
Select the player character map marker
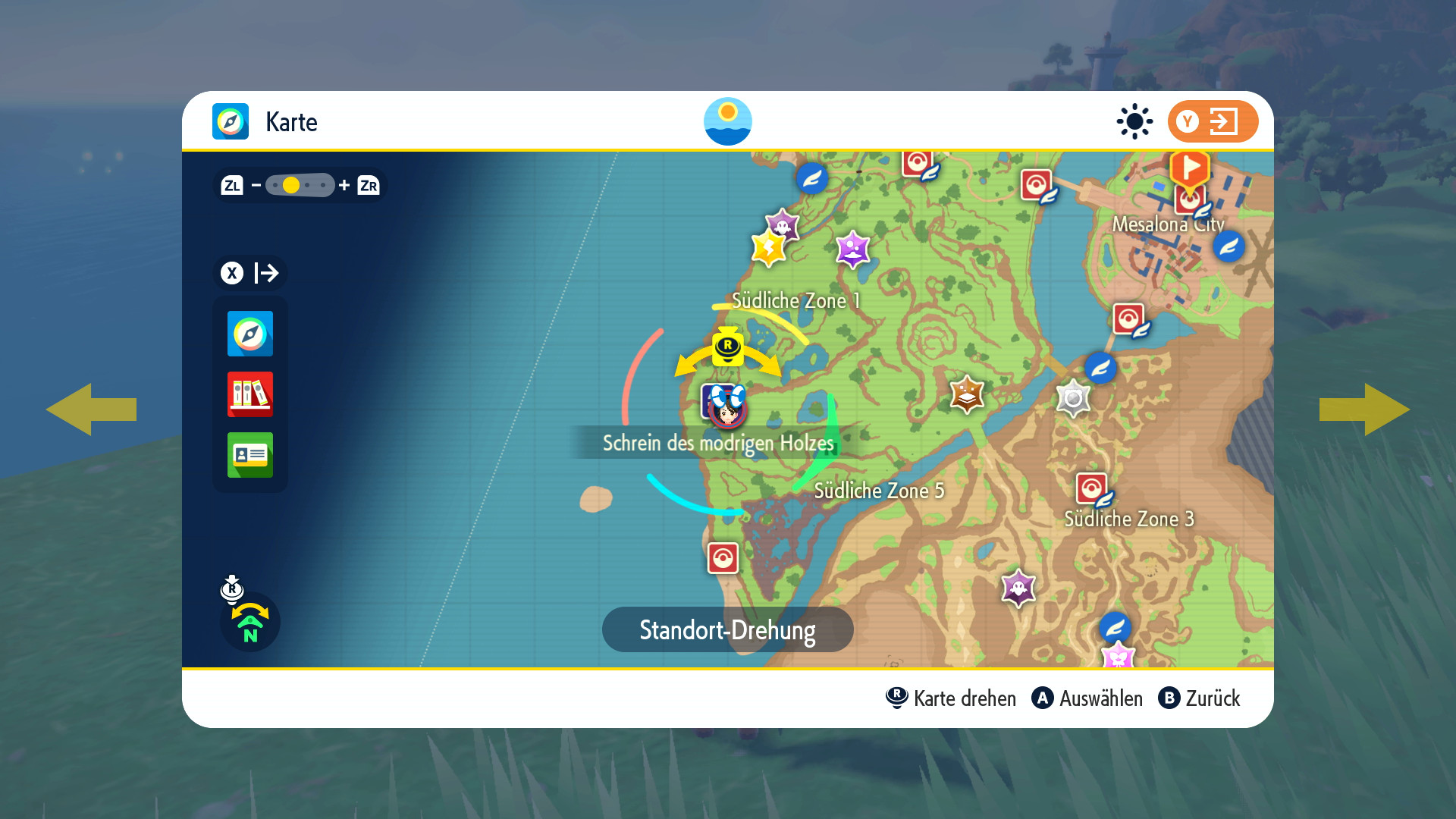pyautogui.click(x=727, y=407)
